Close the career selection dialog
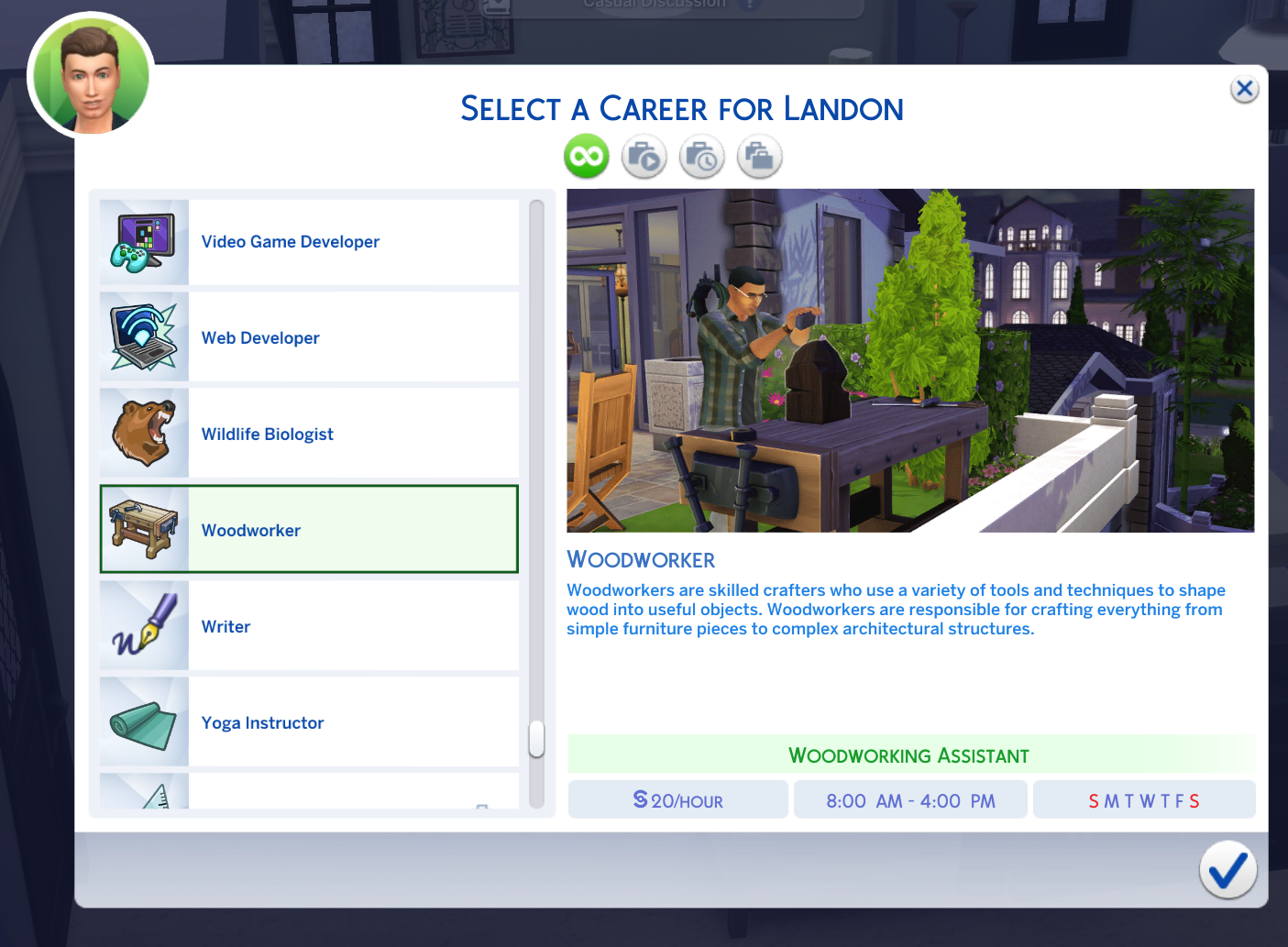 1244,89
